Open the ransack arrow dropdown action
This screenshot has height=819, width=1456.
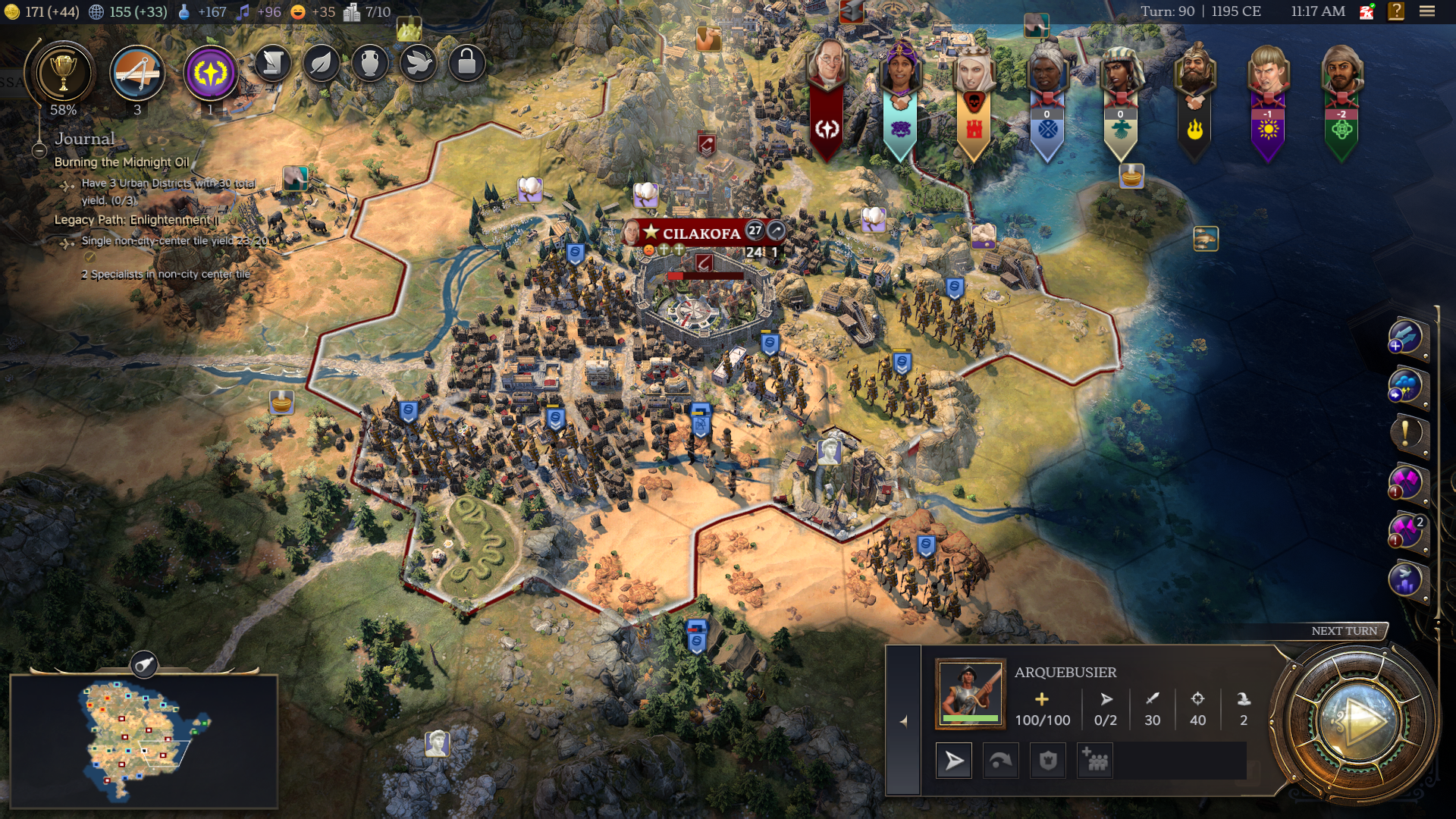coord(1001,760)
